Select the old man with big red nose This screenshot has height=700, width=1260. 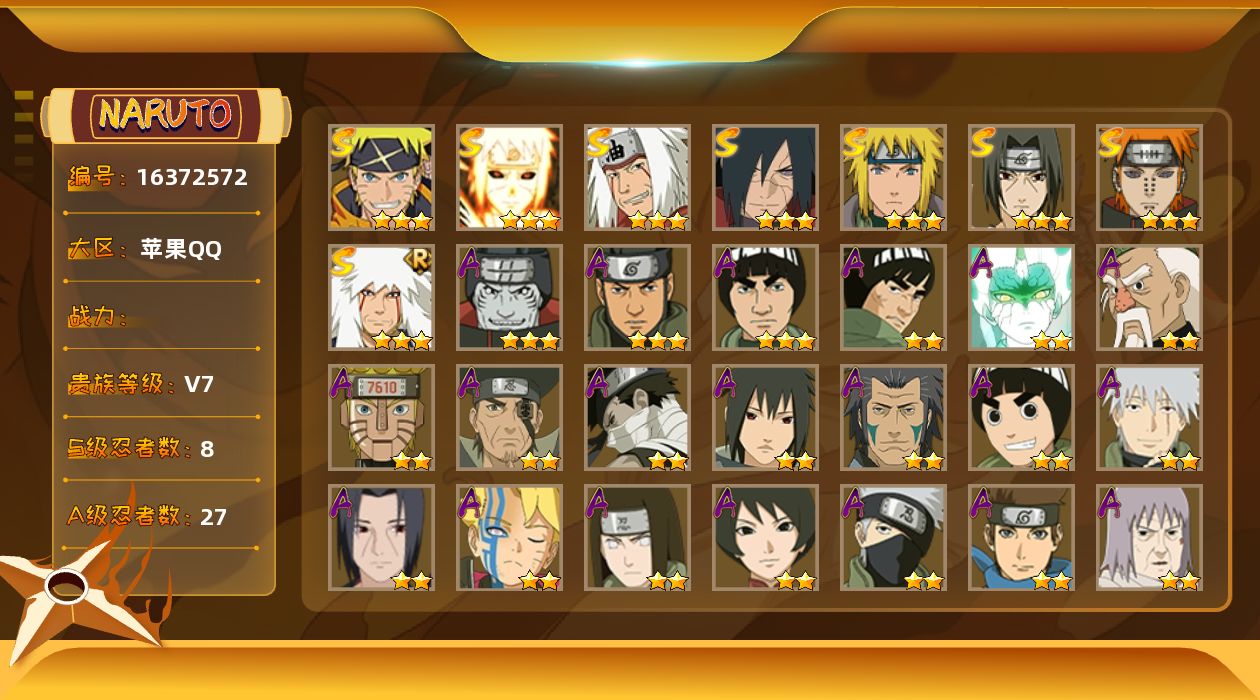coord(1148,298)
